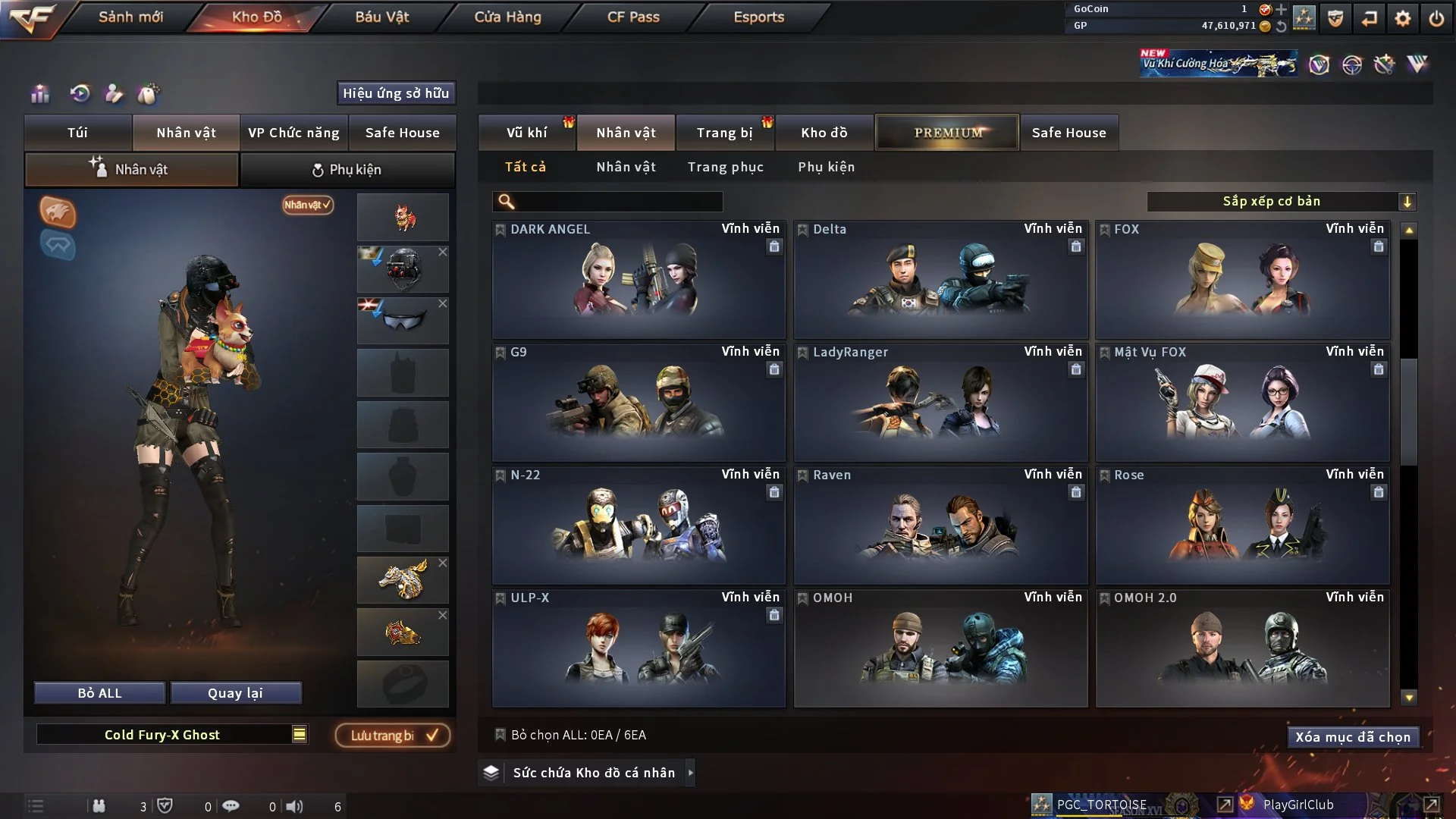Open the Sắp xếp cơ bản dropdown
The width and height of the screenshot is (1456, 819).
pos(1281,202)
